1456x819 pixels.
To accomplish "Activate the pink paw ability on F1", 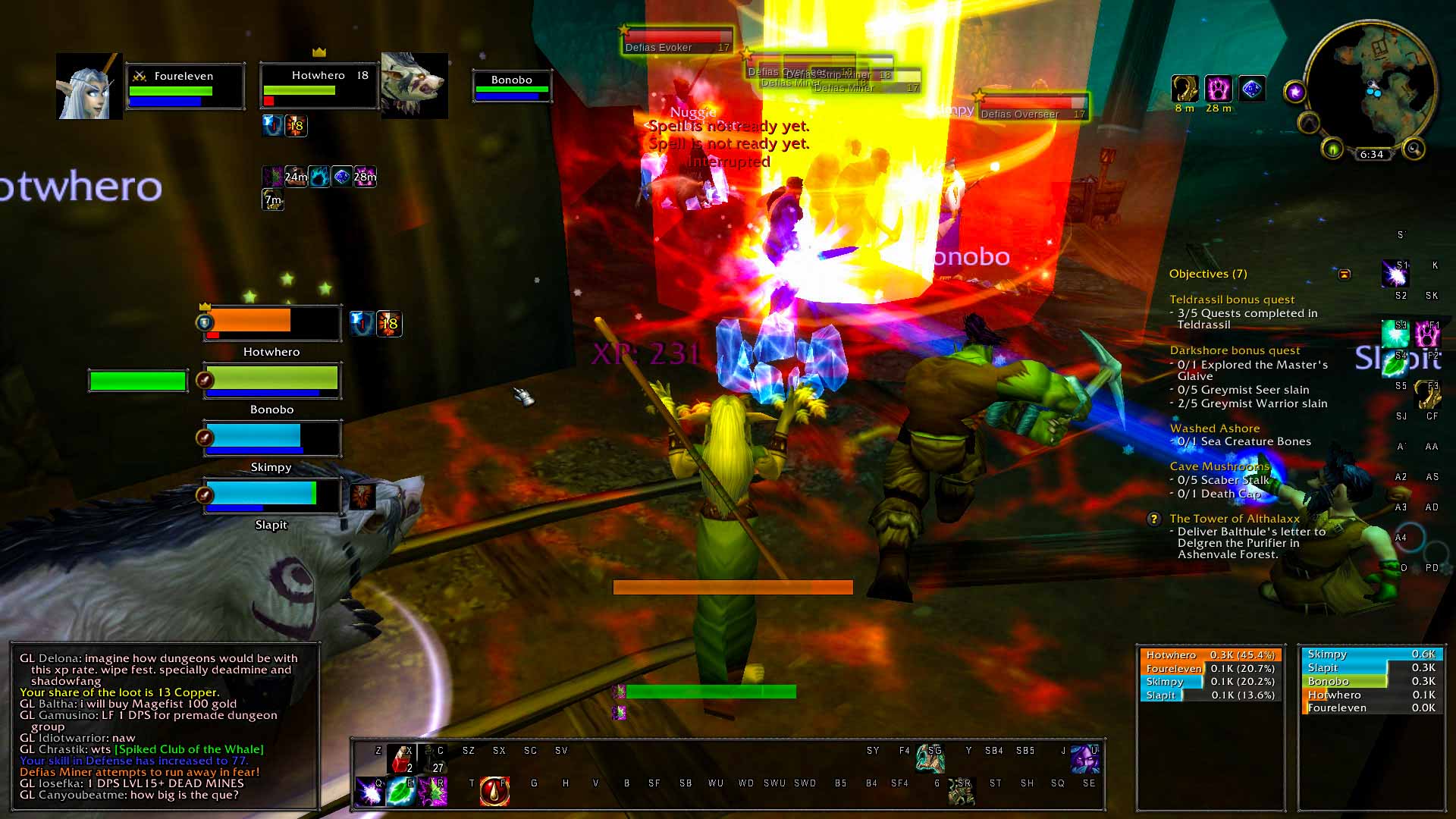I will (x=1426, y=334).
